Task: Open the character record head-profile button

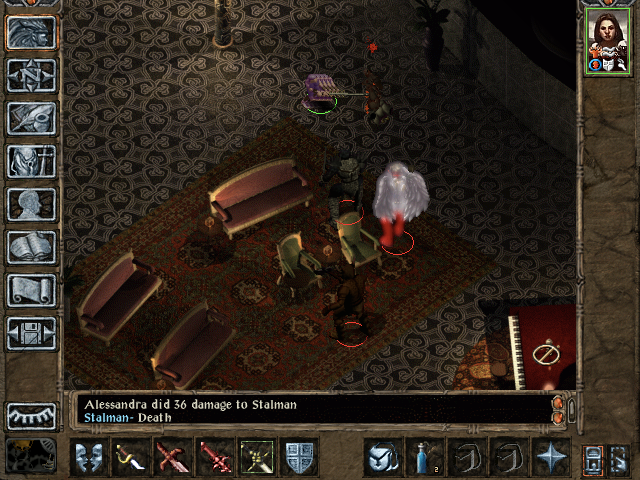Action: (x=31, y=204)
